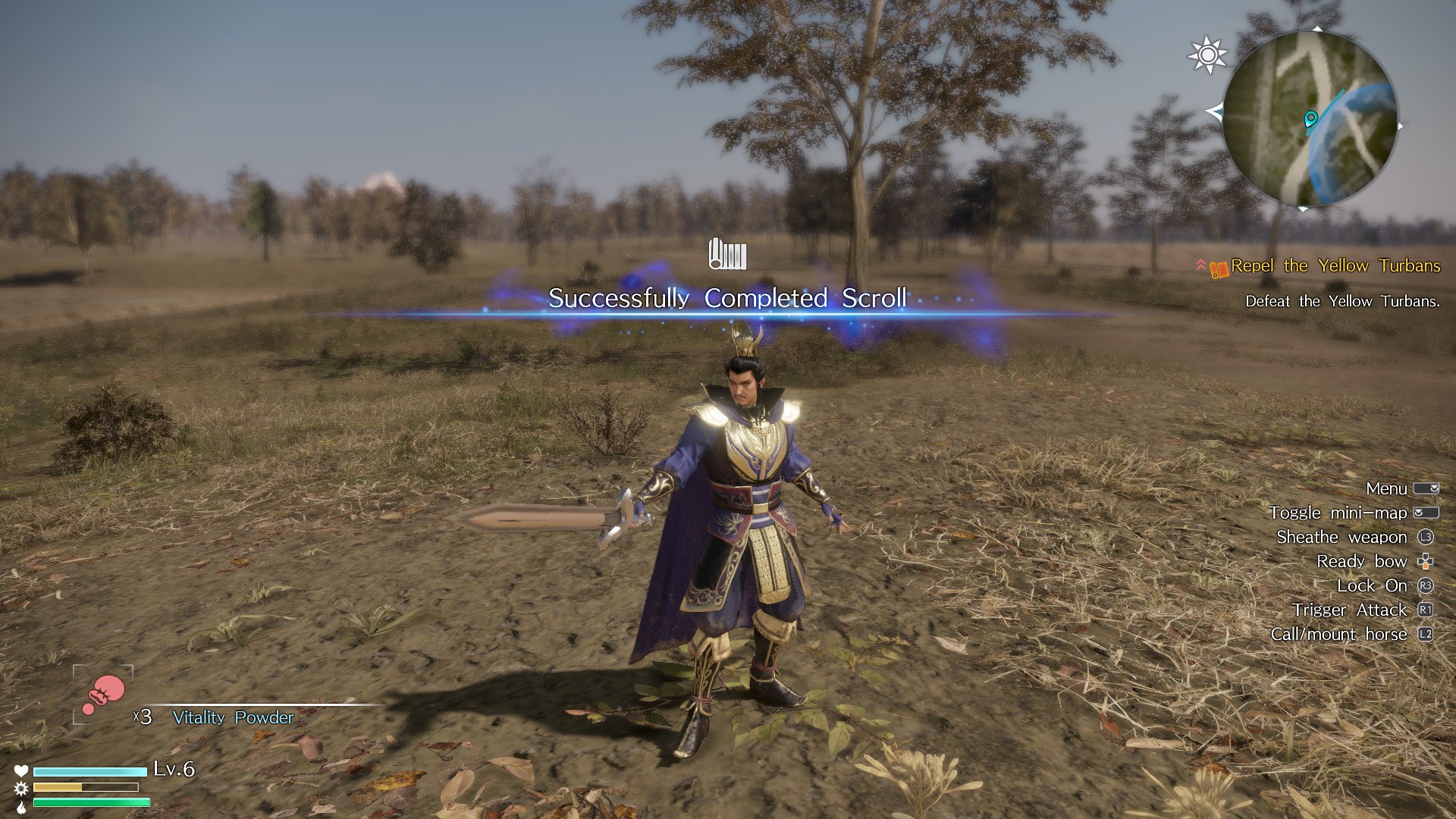Click the cyan health bar
Screen dimensions: 1456x819
click(x=89, y=771)
